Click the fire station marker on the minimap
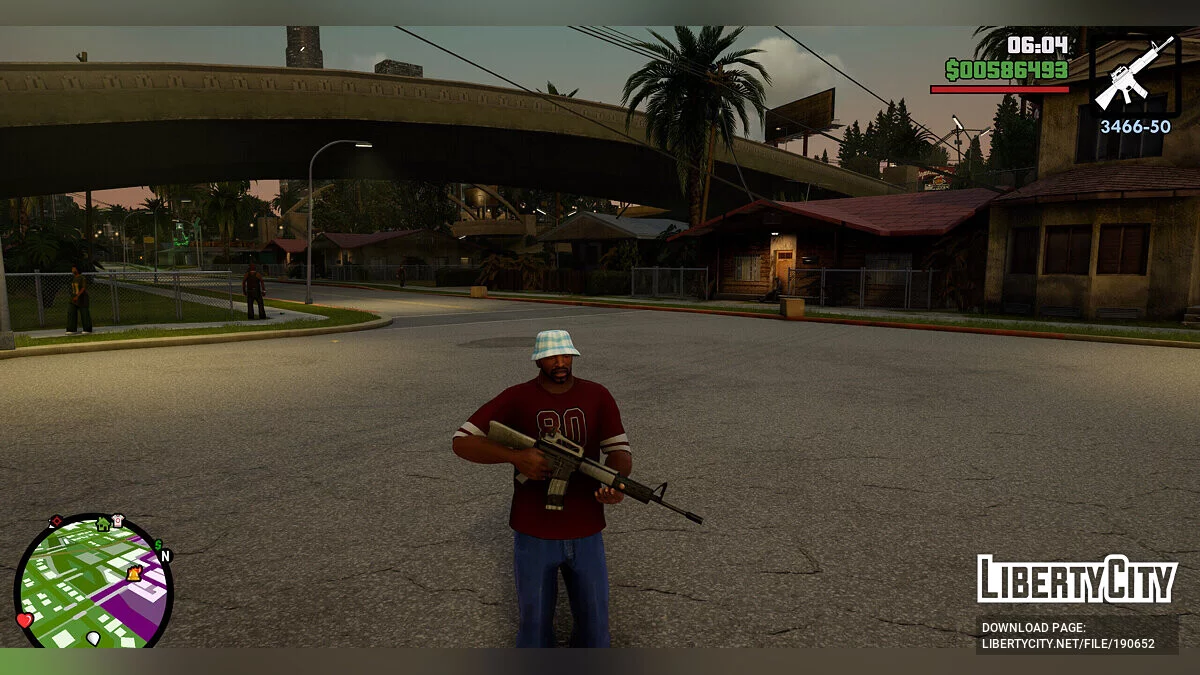 point(134,573)
